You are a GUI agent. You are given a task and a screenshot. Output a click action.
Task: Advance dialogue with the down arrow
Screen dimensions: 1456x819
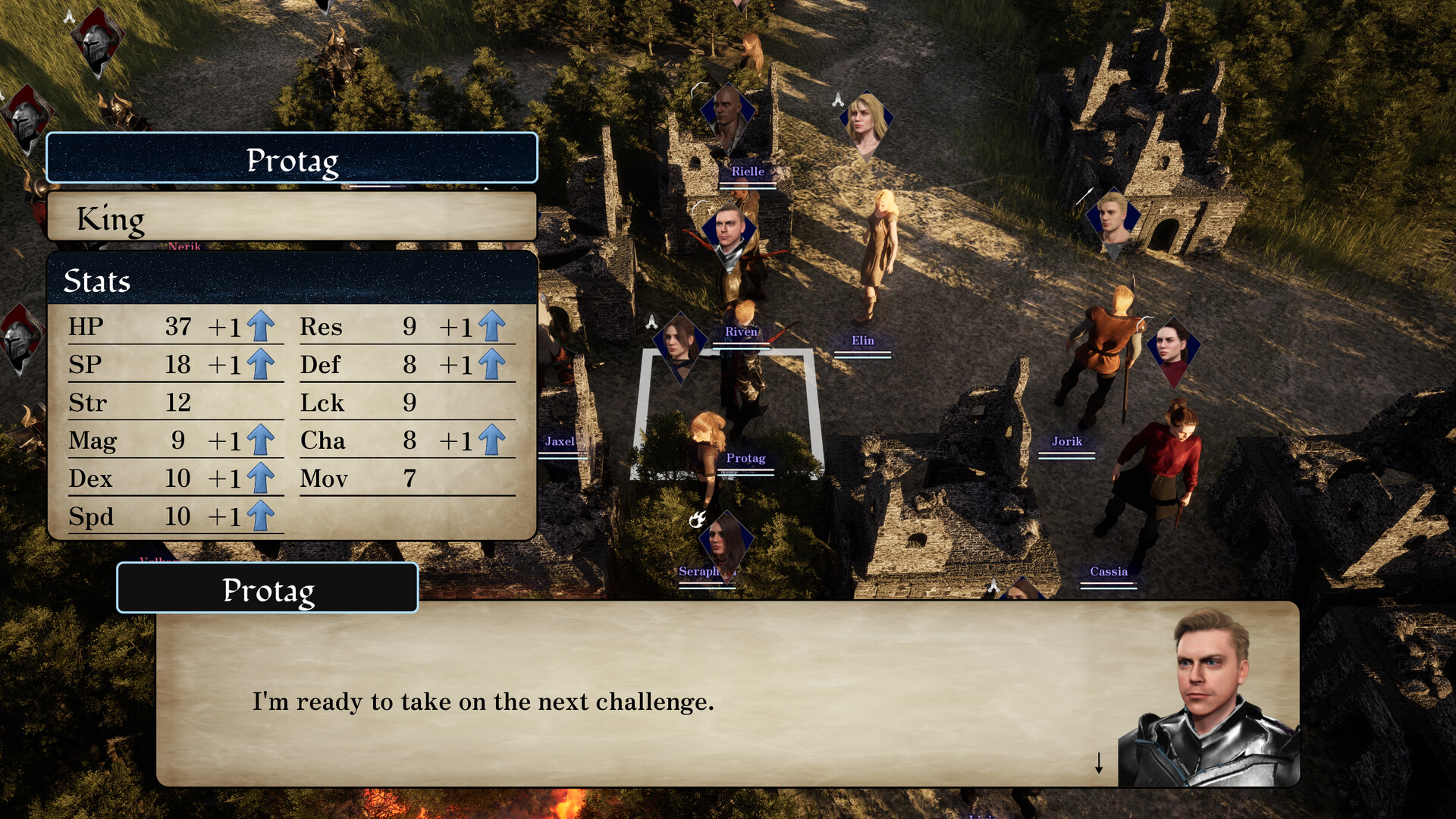click(1098, 762)
